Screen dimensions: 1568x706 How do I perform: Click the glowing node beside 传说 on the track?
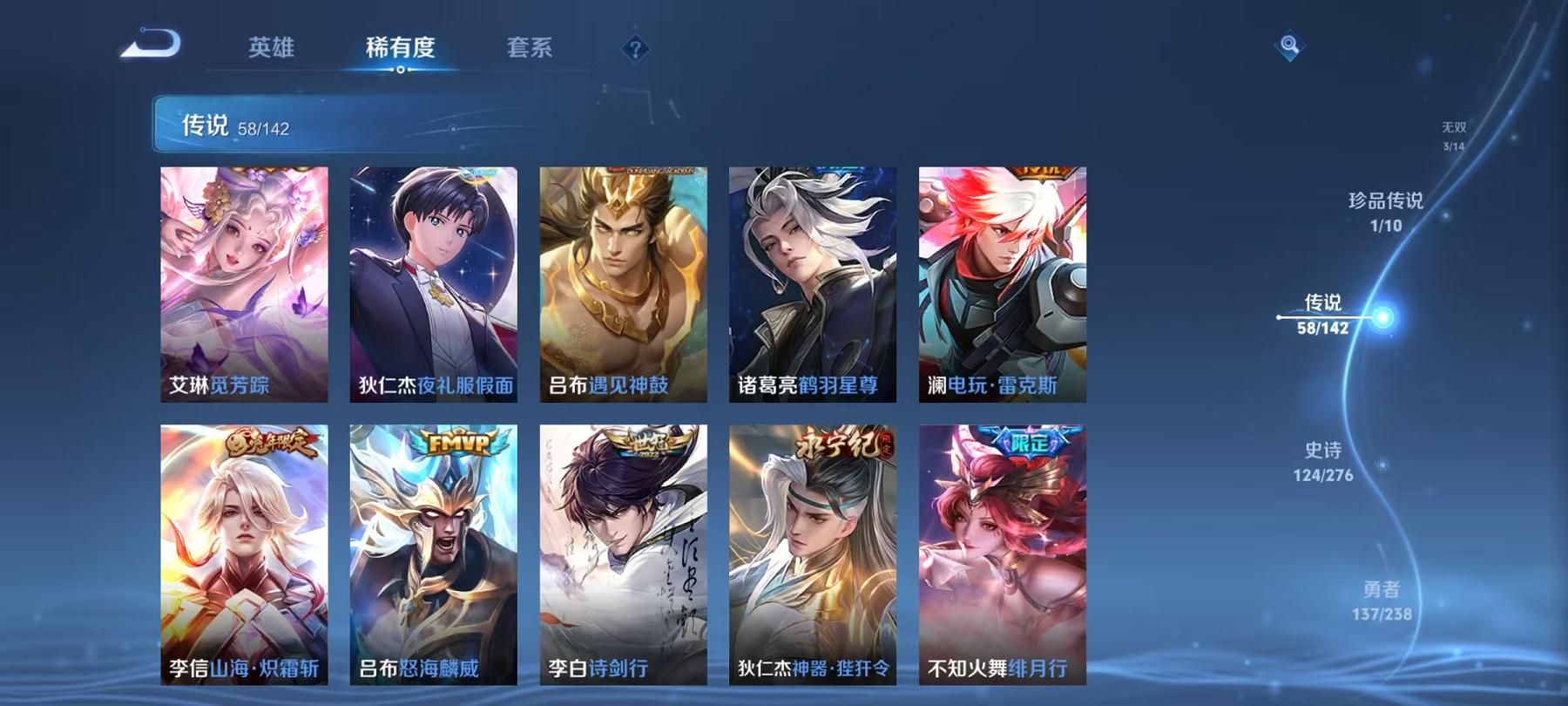coord(1382,318)
